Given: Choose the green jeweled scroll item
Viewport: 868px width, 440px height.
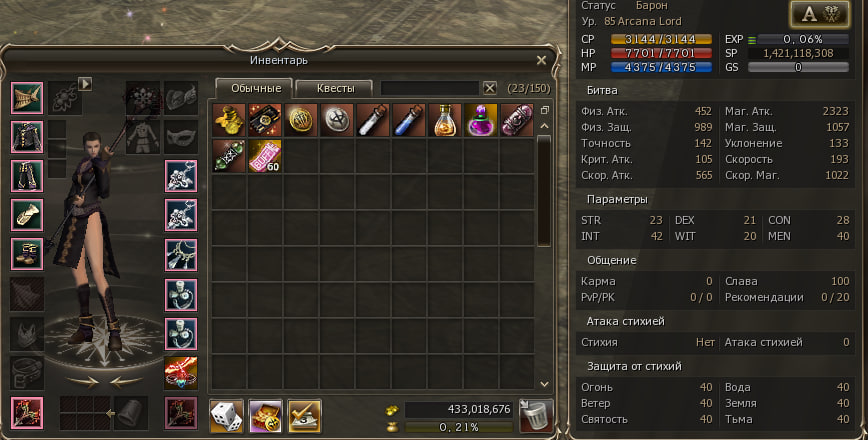Looking at the screenshot, I should coord(228,155).
